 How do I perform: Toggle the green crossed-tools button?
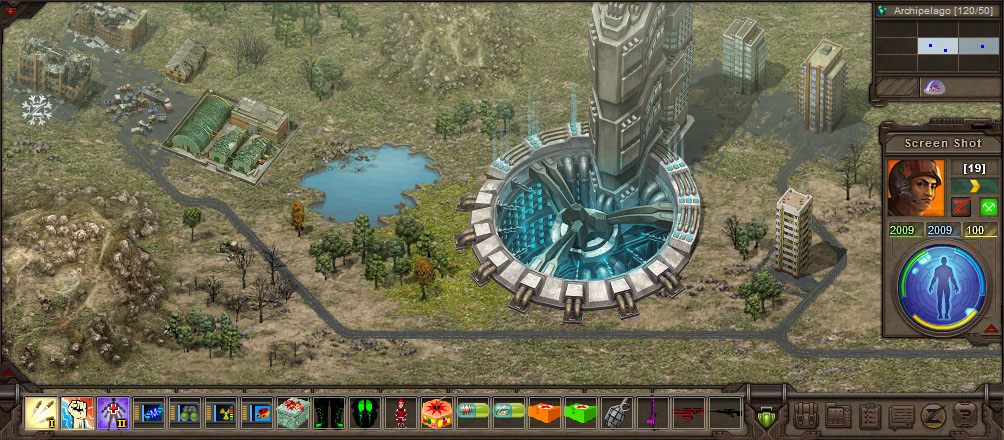pos(989,207)
